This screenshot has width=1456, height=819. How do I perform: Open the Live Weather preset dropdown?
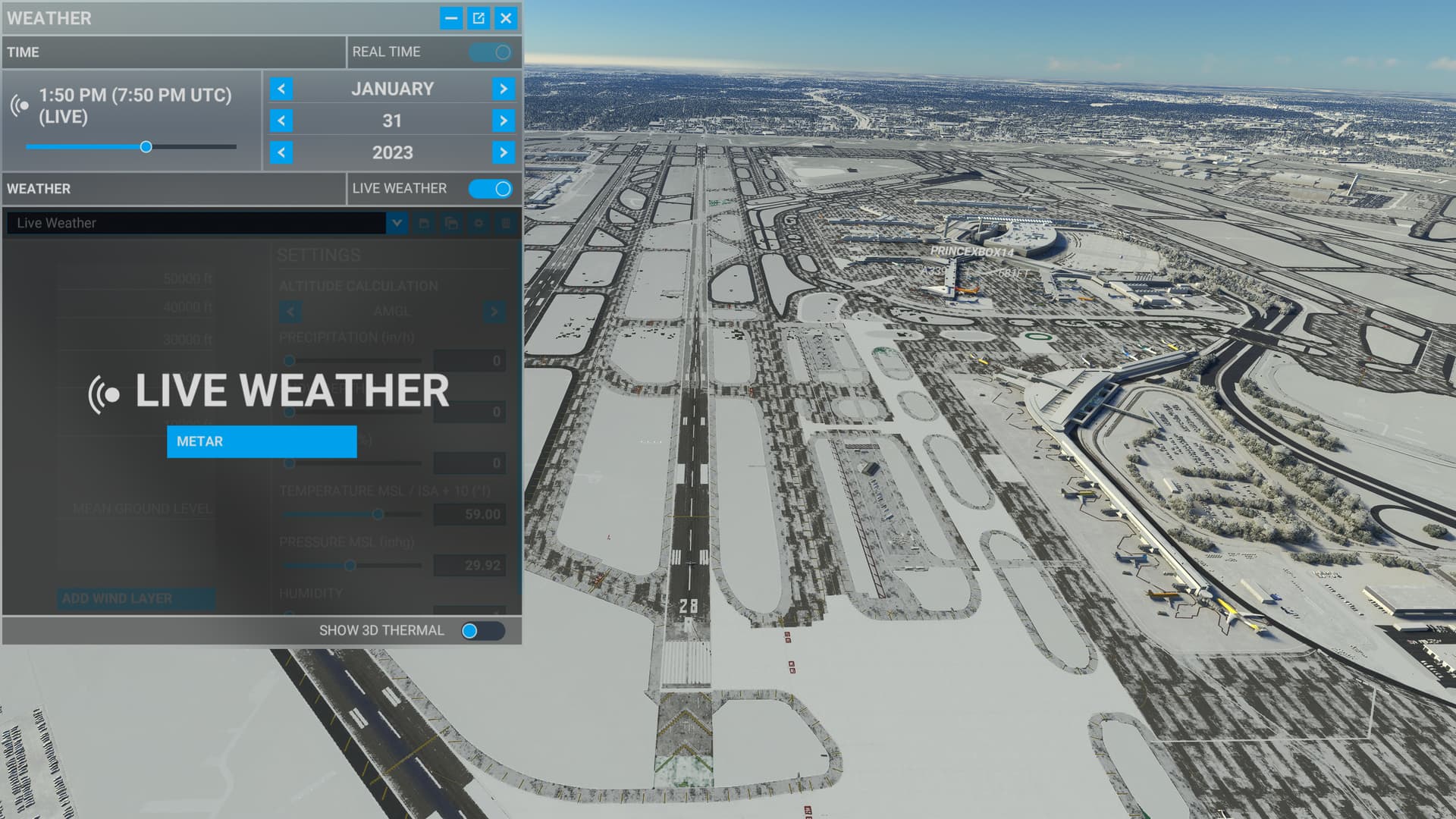pyautogui.click(x=397, y=223)
